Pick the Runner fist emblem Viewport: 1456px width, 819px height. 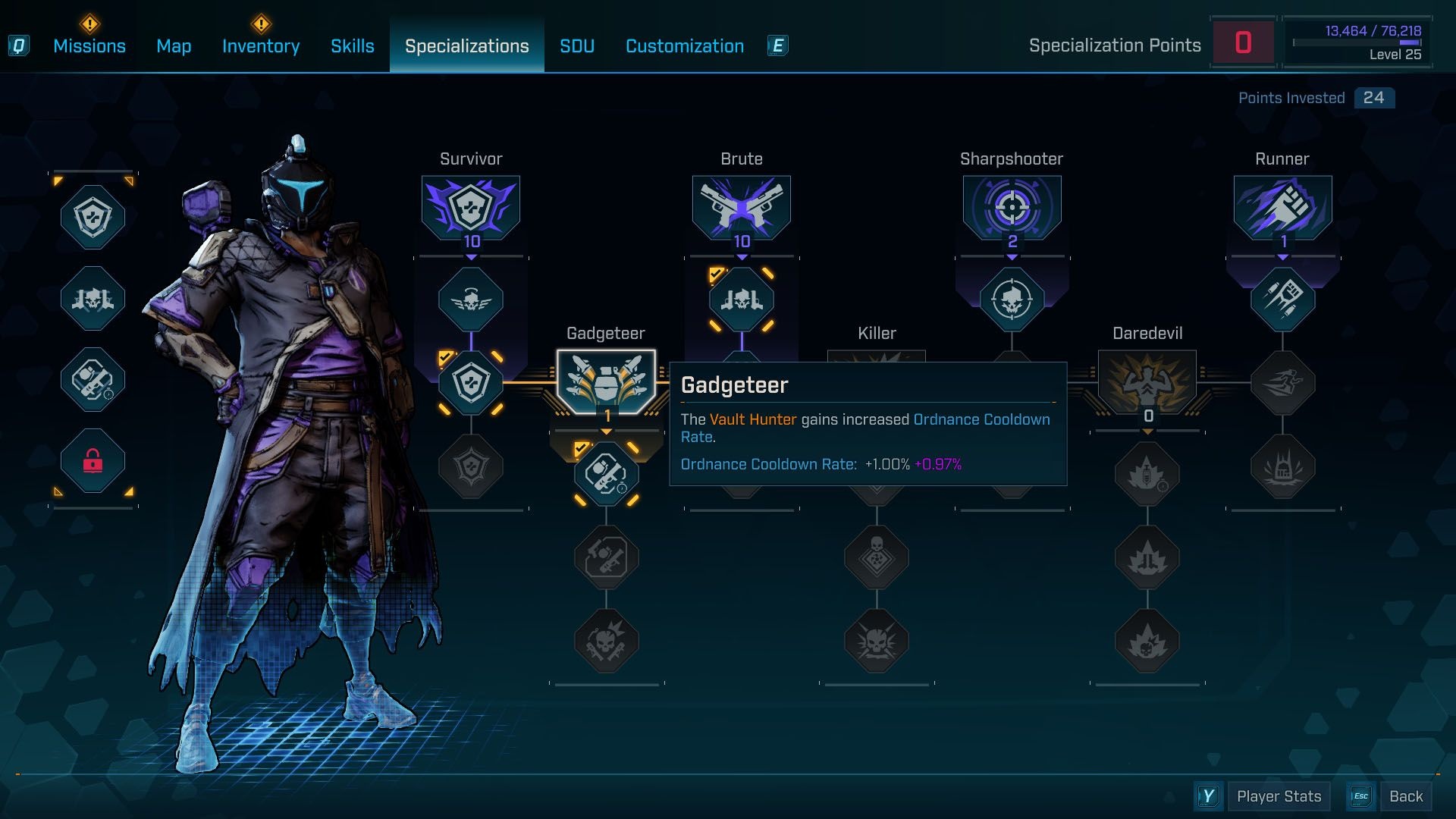(x=1283, y=206)
